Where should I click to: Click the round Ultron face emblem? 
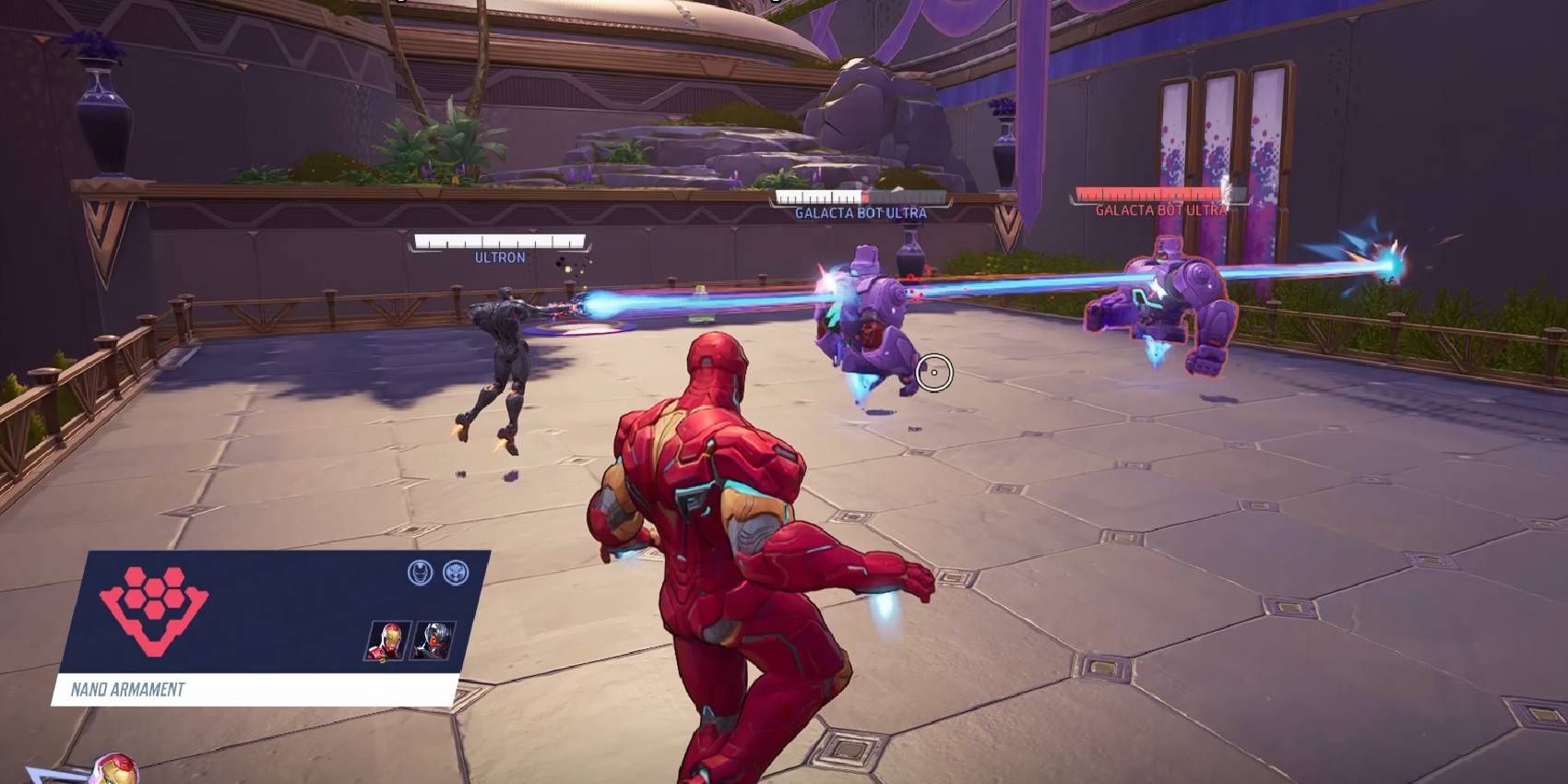pyautogui.click(x=456, y=573)
